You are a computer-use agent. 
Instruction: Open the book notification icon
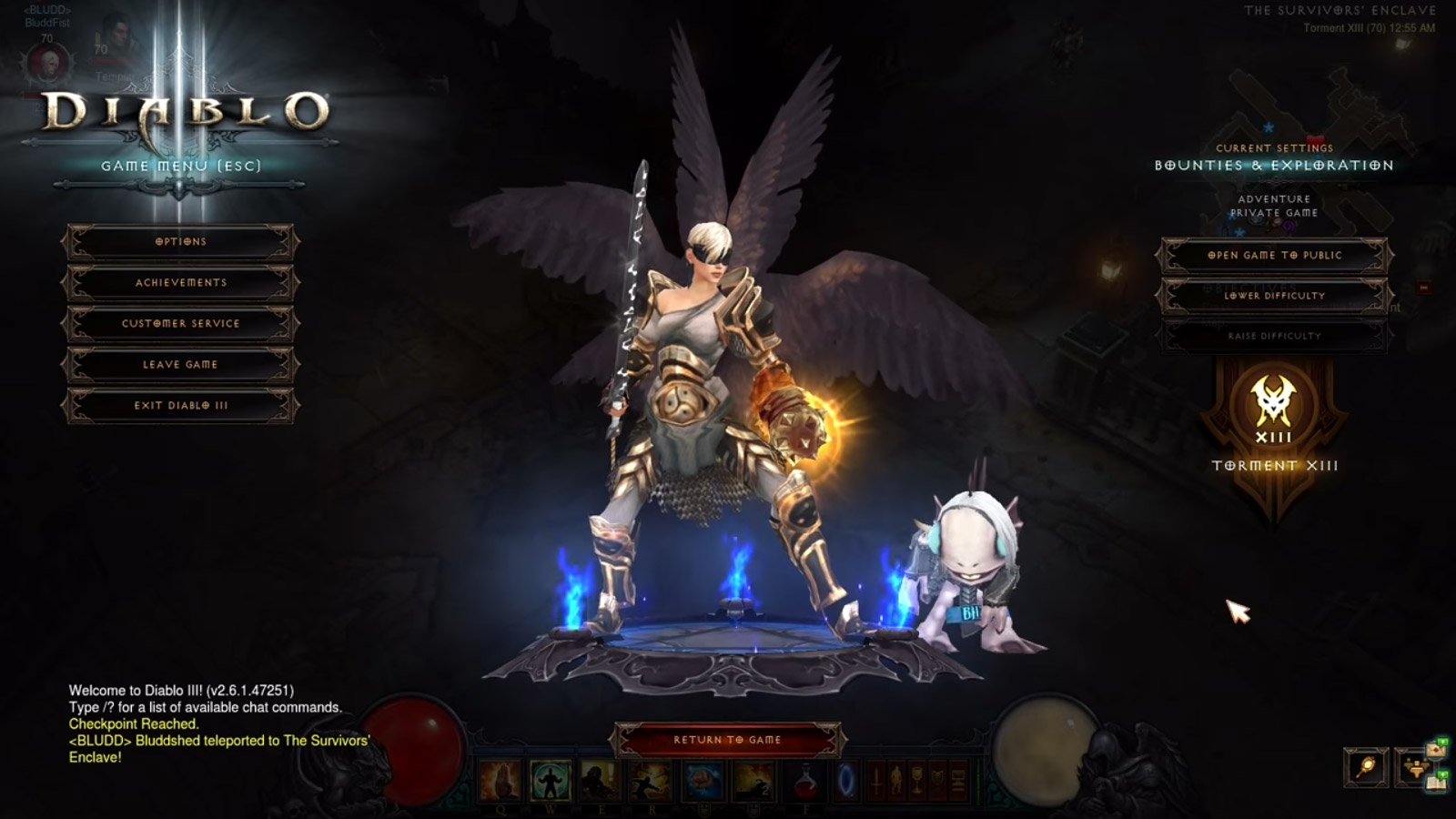[x=1437, y=783]
